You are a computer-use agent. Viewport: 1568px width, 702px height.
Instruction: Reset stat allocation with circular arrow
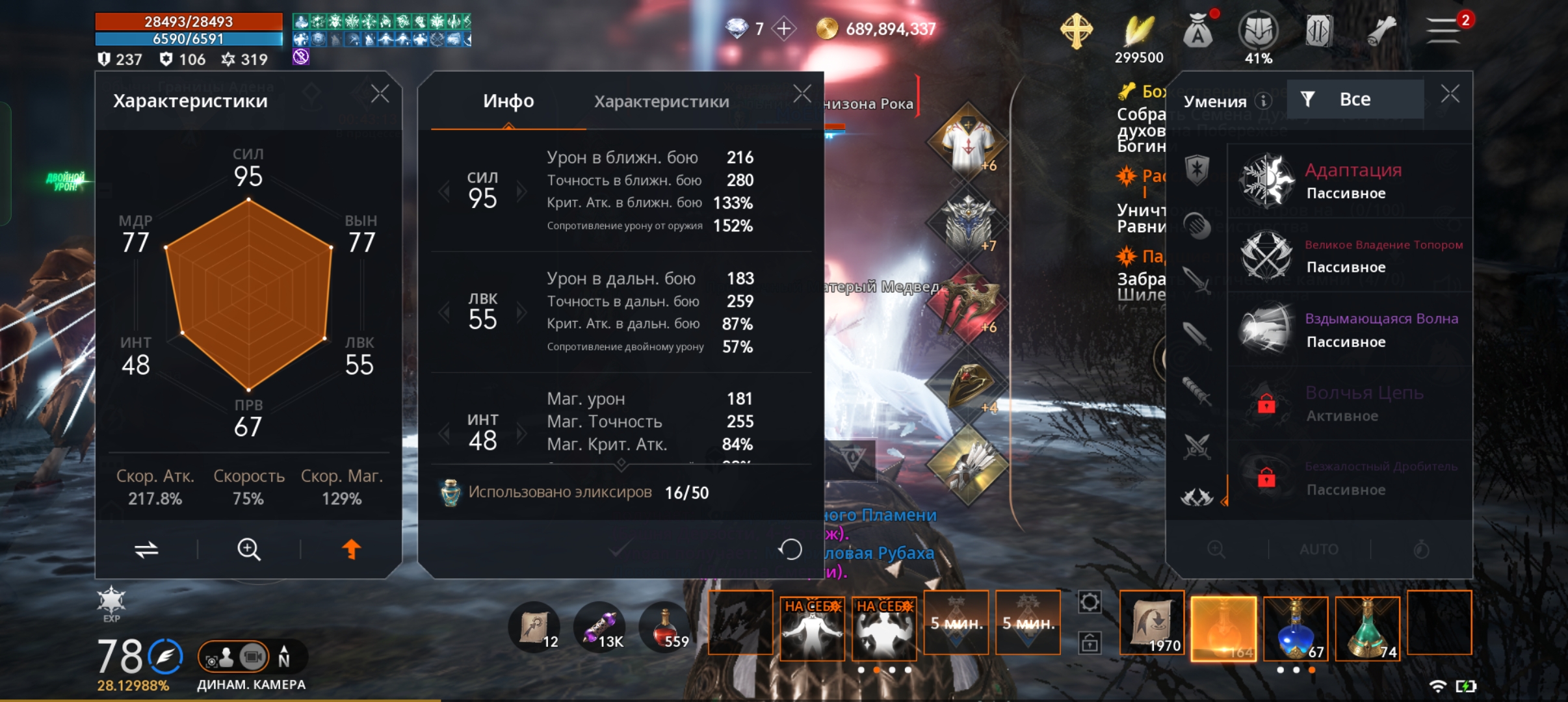(x=791, y=549)
